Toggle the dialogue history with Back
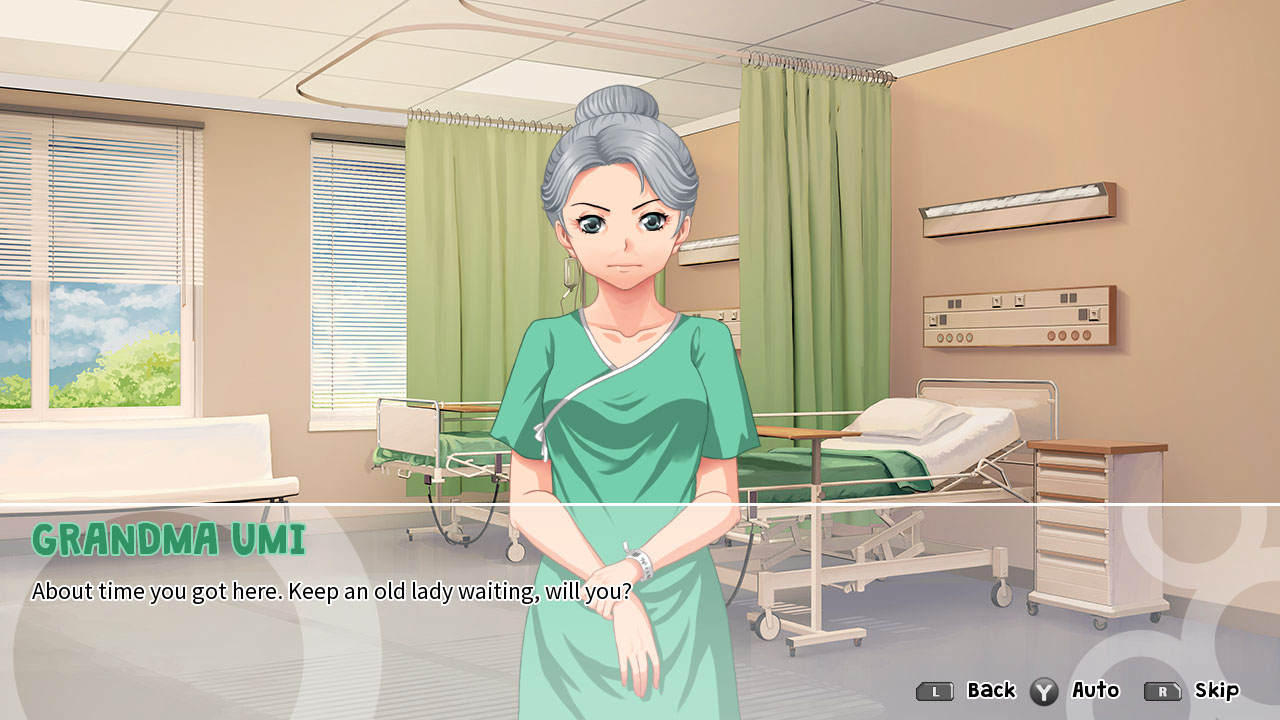The image size is (1280, 720). [x=932, y=690]
